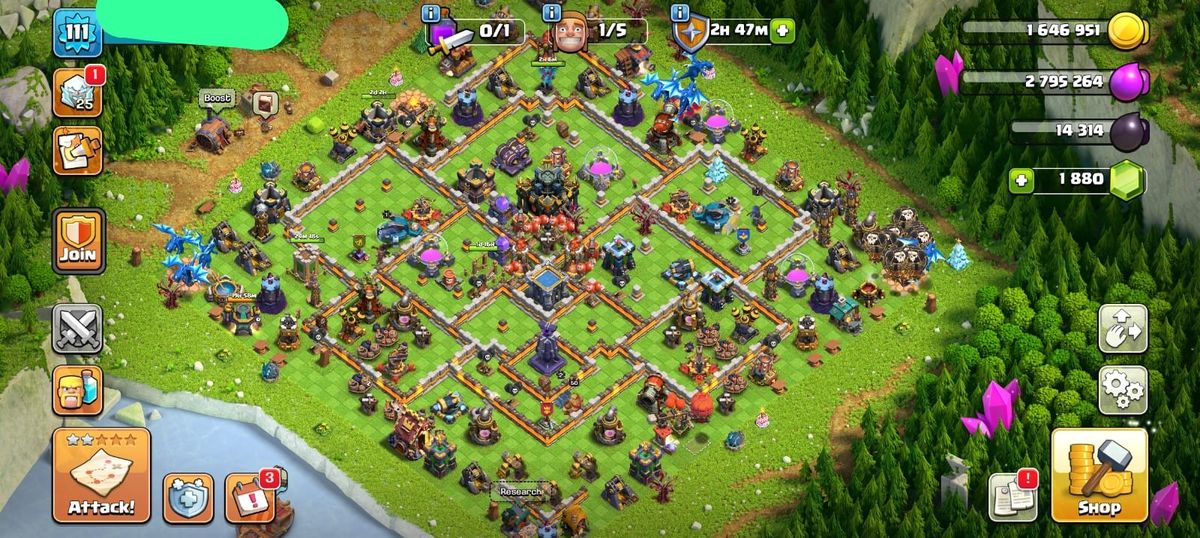The width and height of the screenshot is (1200, 538).
Task: Tap the level 111 experience badge
Action: tap(76, 33)
